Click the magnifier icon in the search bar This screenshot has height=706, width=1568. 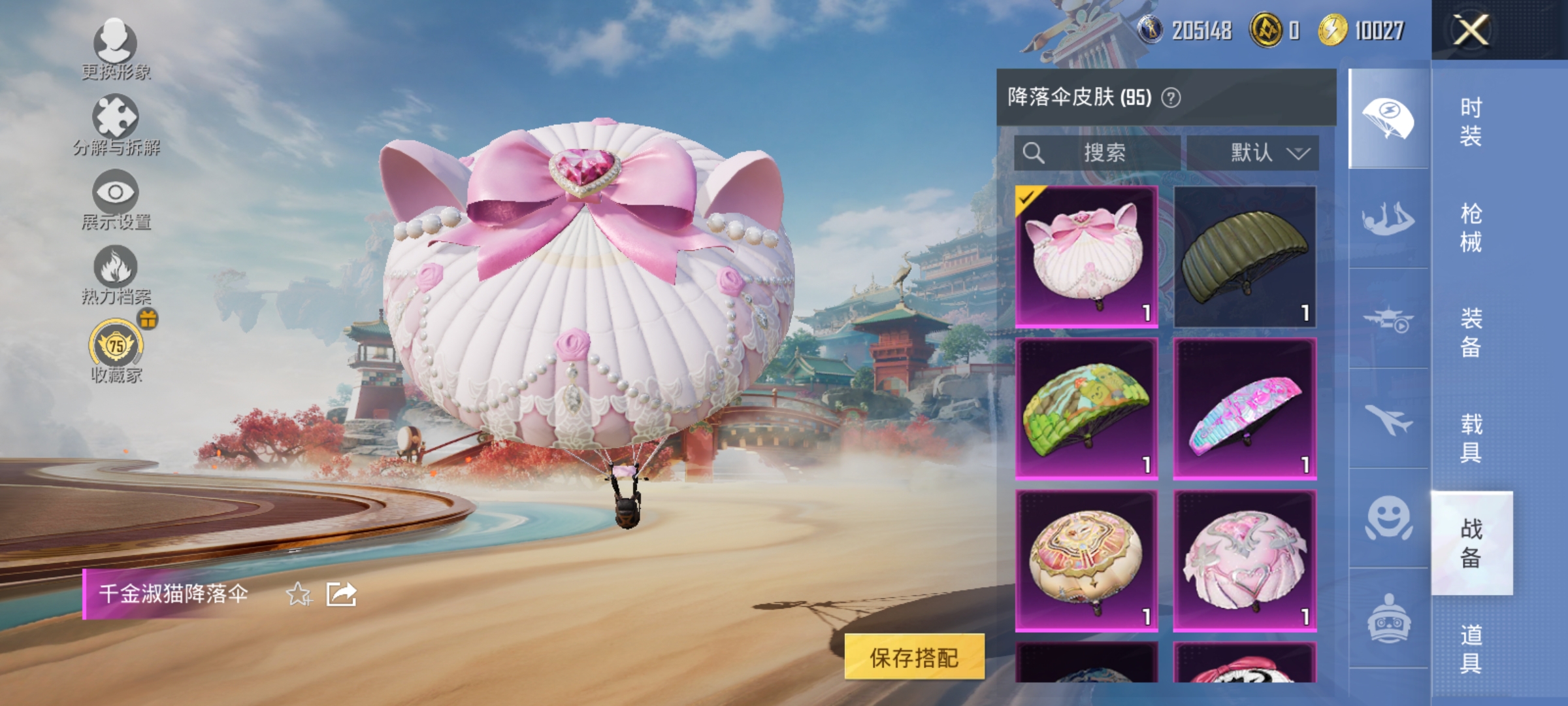coord(1033,153)
